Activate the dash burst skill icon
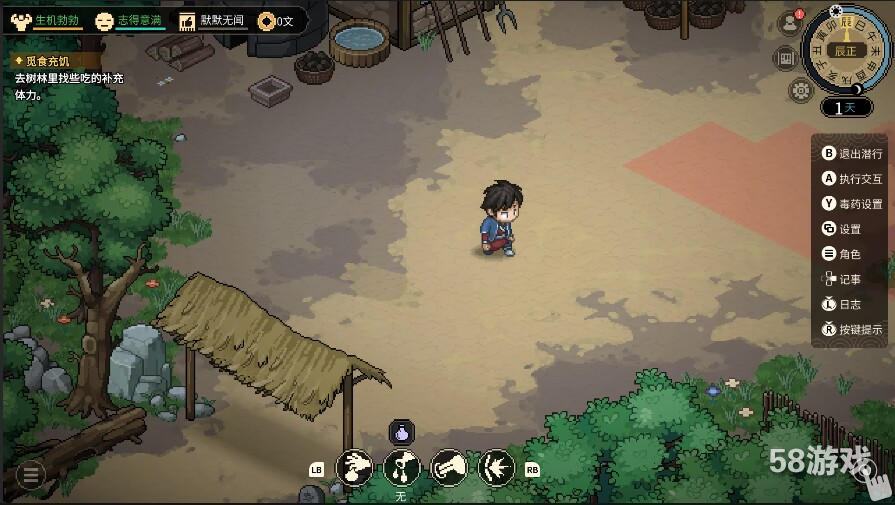 tap(497, 467)
